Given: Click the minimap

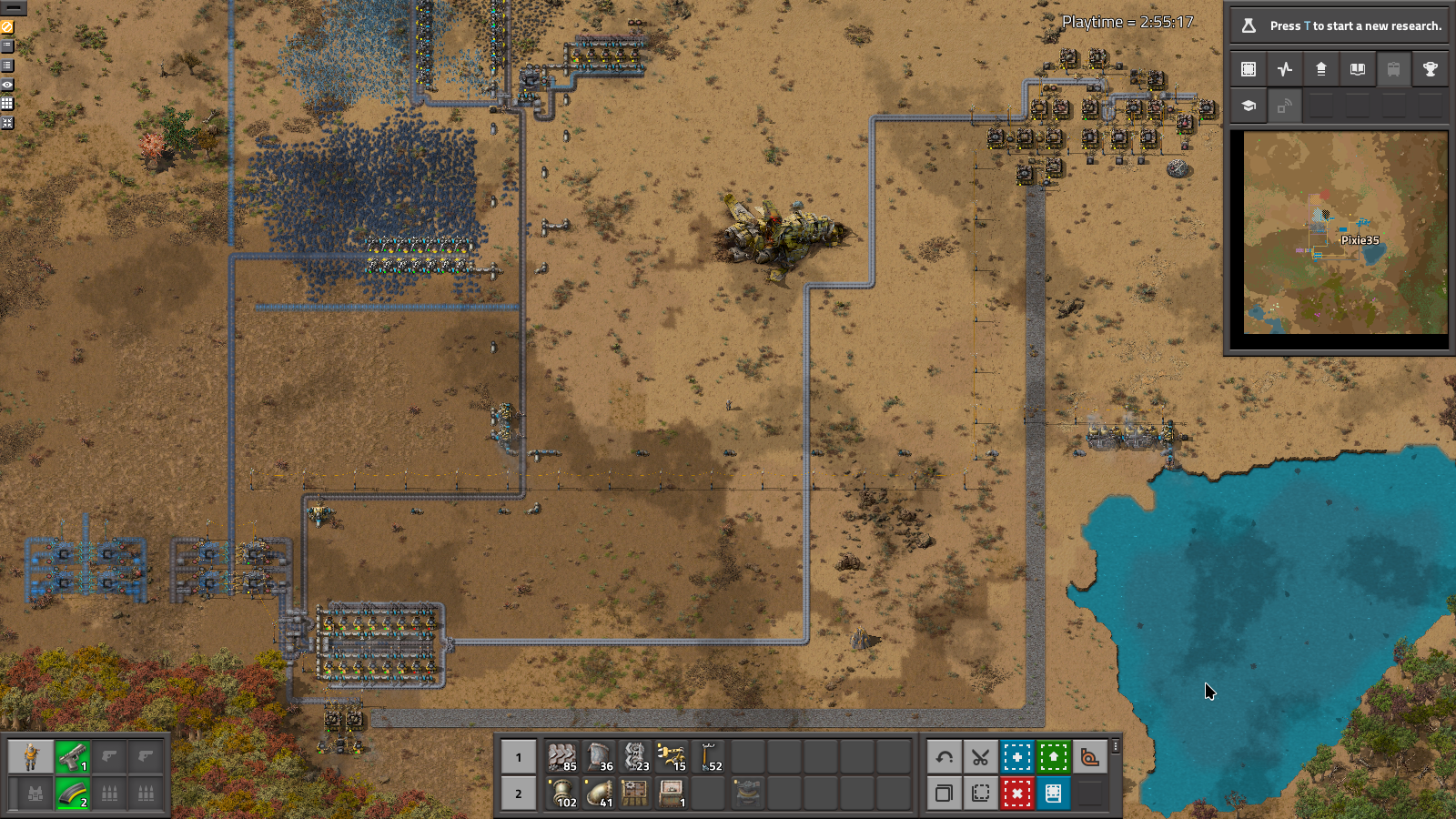Looking at the screenshot, I should pos(1345,233).
